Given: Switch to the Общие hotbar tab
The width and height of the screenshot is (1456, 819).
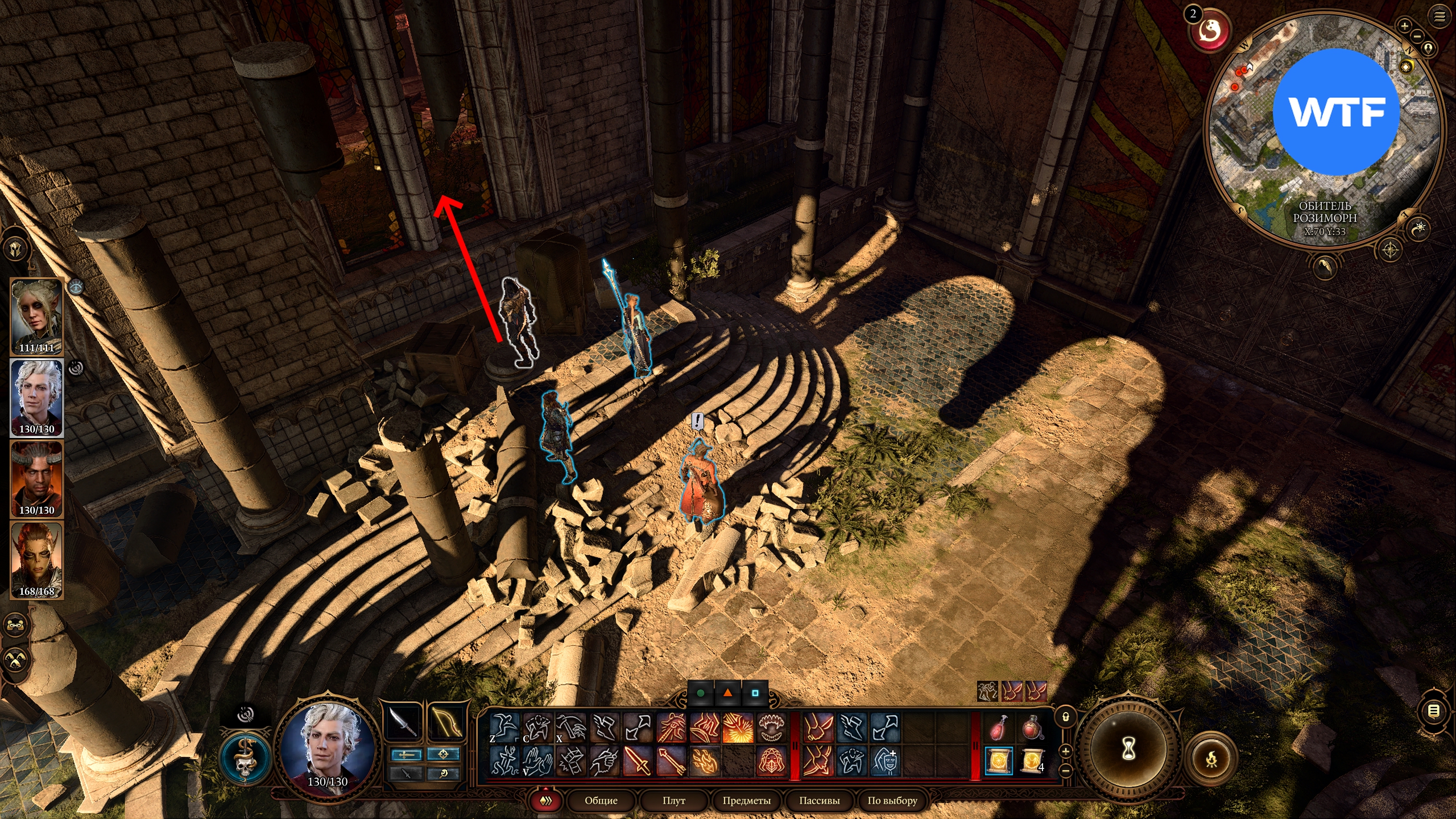Looking at the screenshot, I should (x=601, y=800).
